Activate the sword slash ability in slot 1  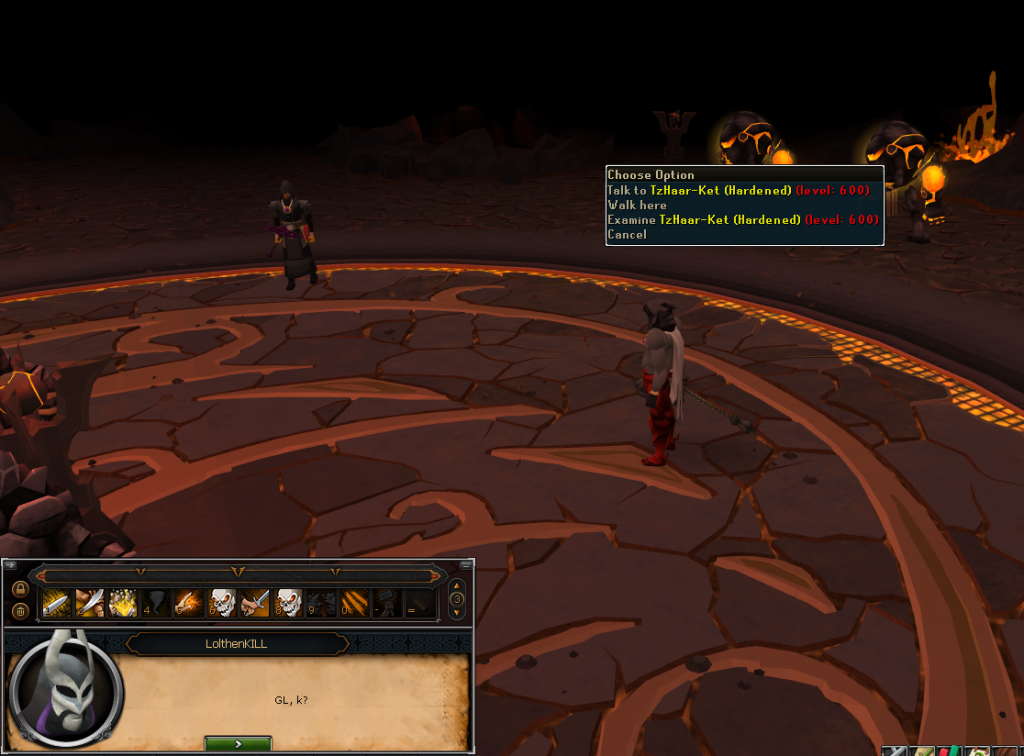point(56,603)
